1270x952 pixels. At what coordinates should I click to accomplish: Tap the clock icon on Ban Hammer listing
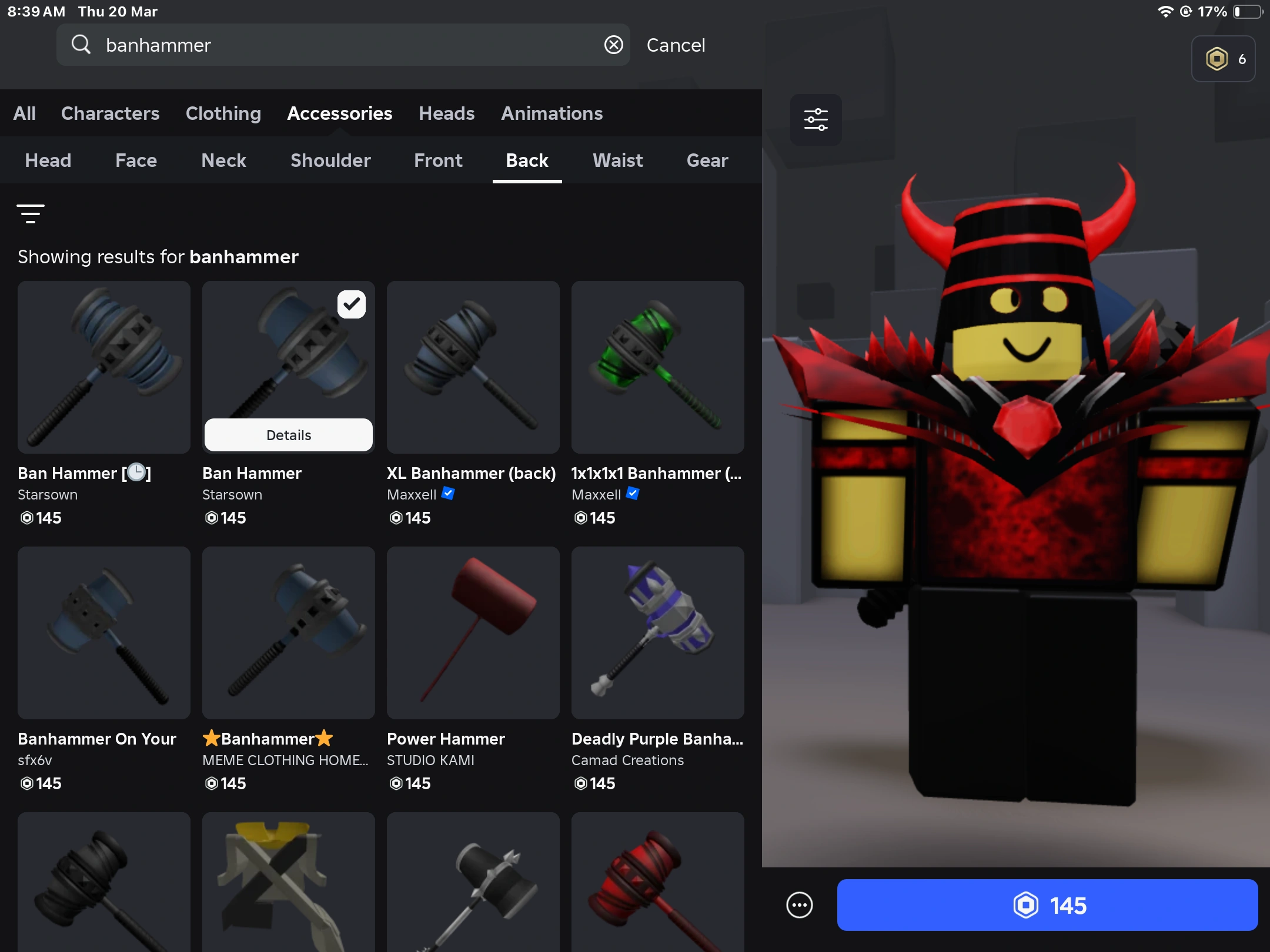click(x=135, y=472)
